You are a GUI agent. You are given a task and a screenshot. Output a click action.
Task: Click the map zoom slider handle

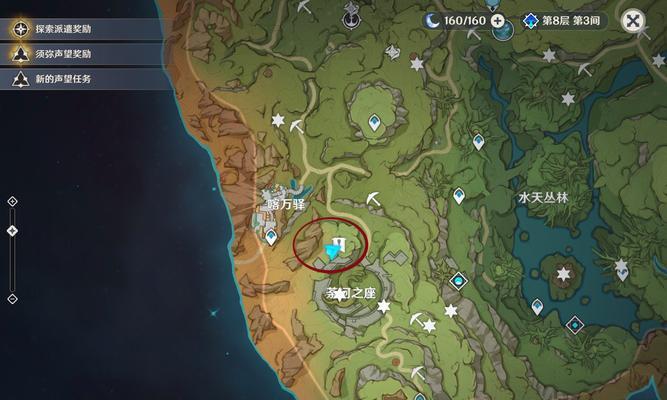tap(12, 231)
